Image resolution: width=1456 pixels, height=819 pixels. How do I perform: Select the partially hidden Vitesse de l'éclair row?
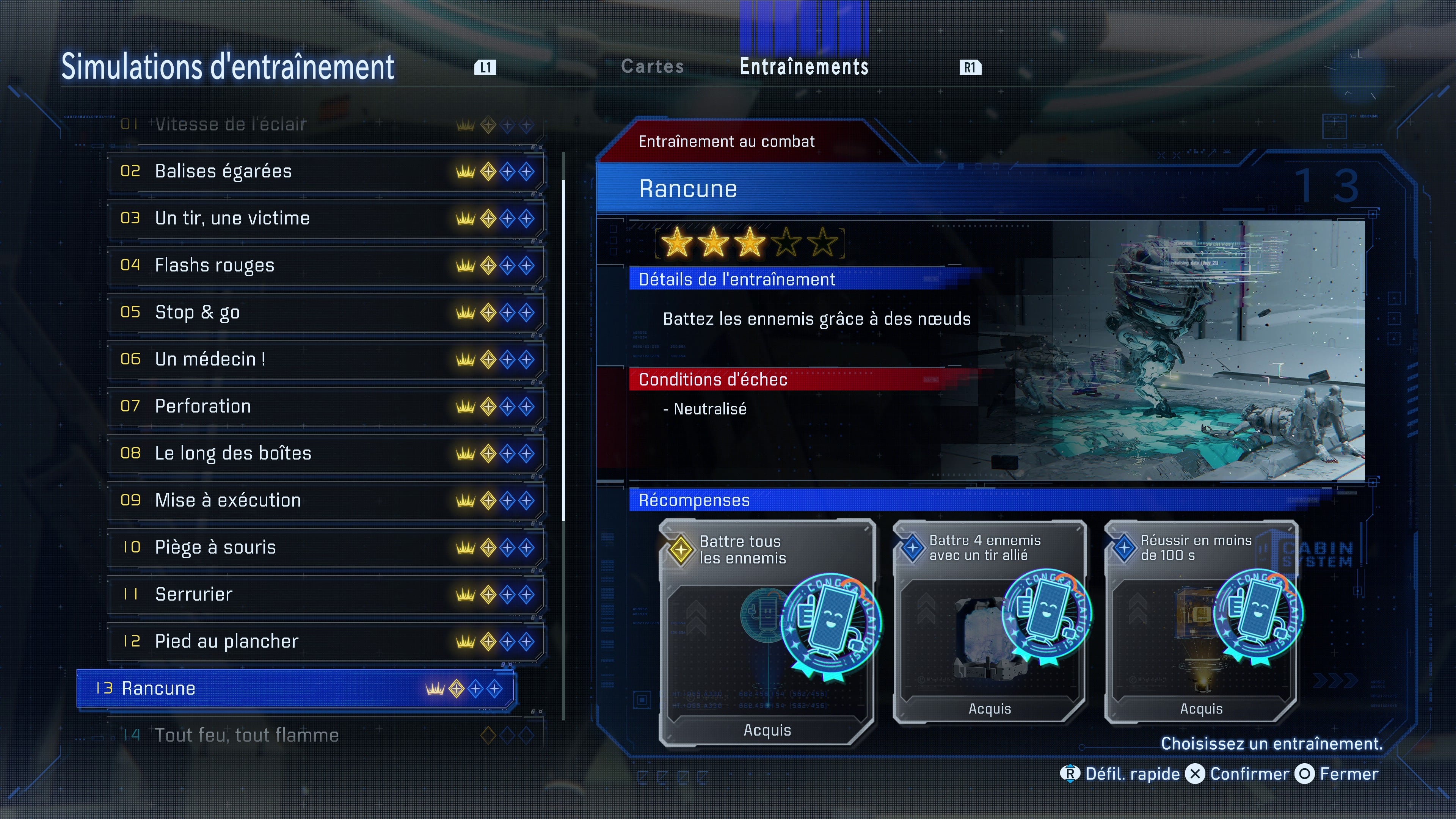(x=325, y=124)
